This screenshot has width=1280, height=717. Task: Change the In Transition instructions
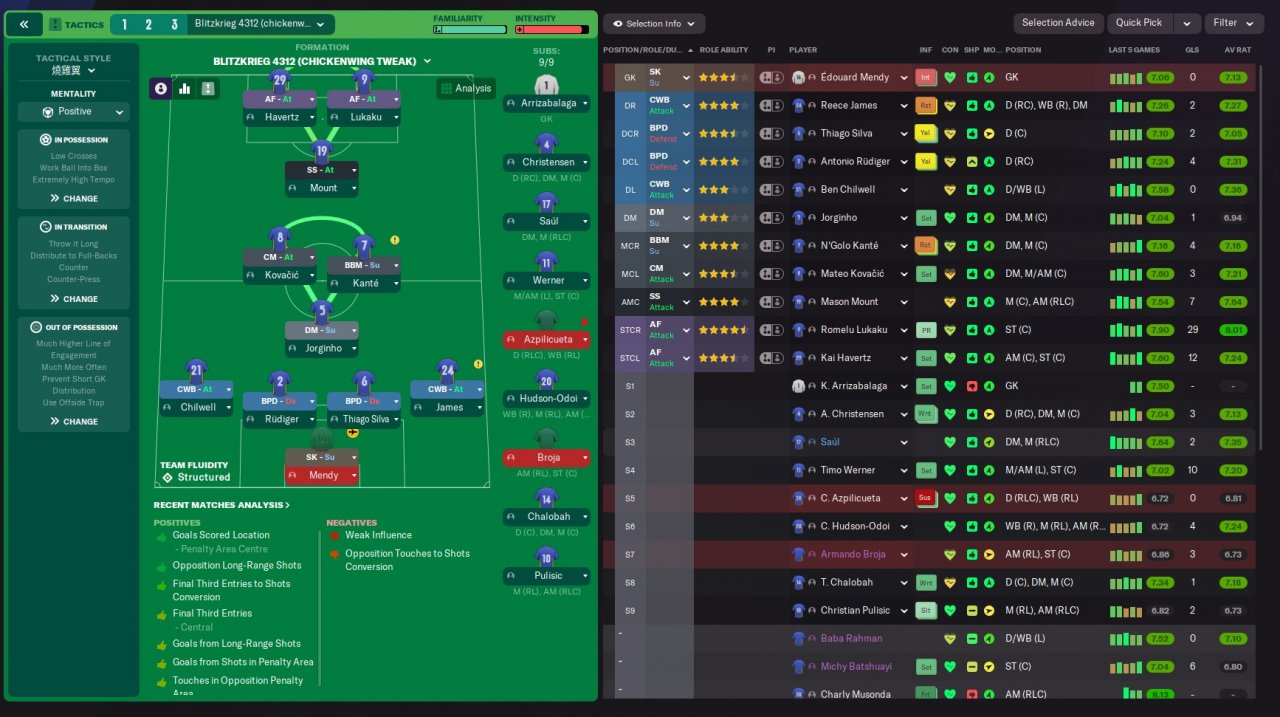click(74, 299)
